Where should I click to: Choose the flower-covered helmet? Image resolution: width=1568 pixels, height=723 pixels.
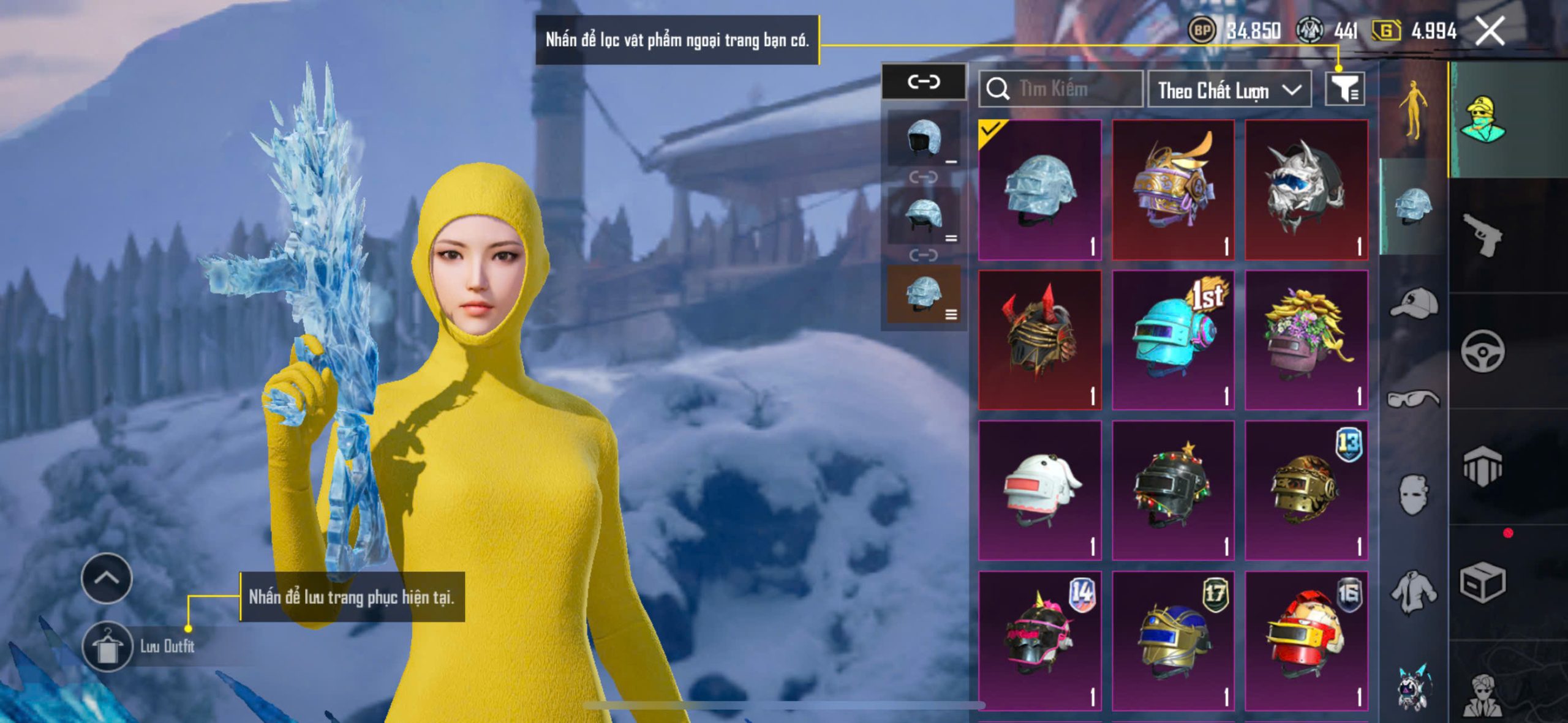pos(1306,340)
